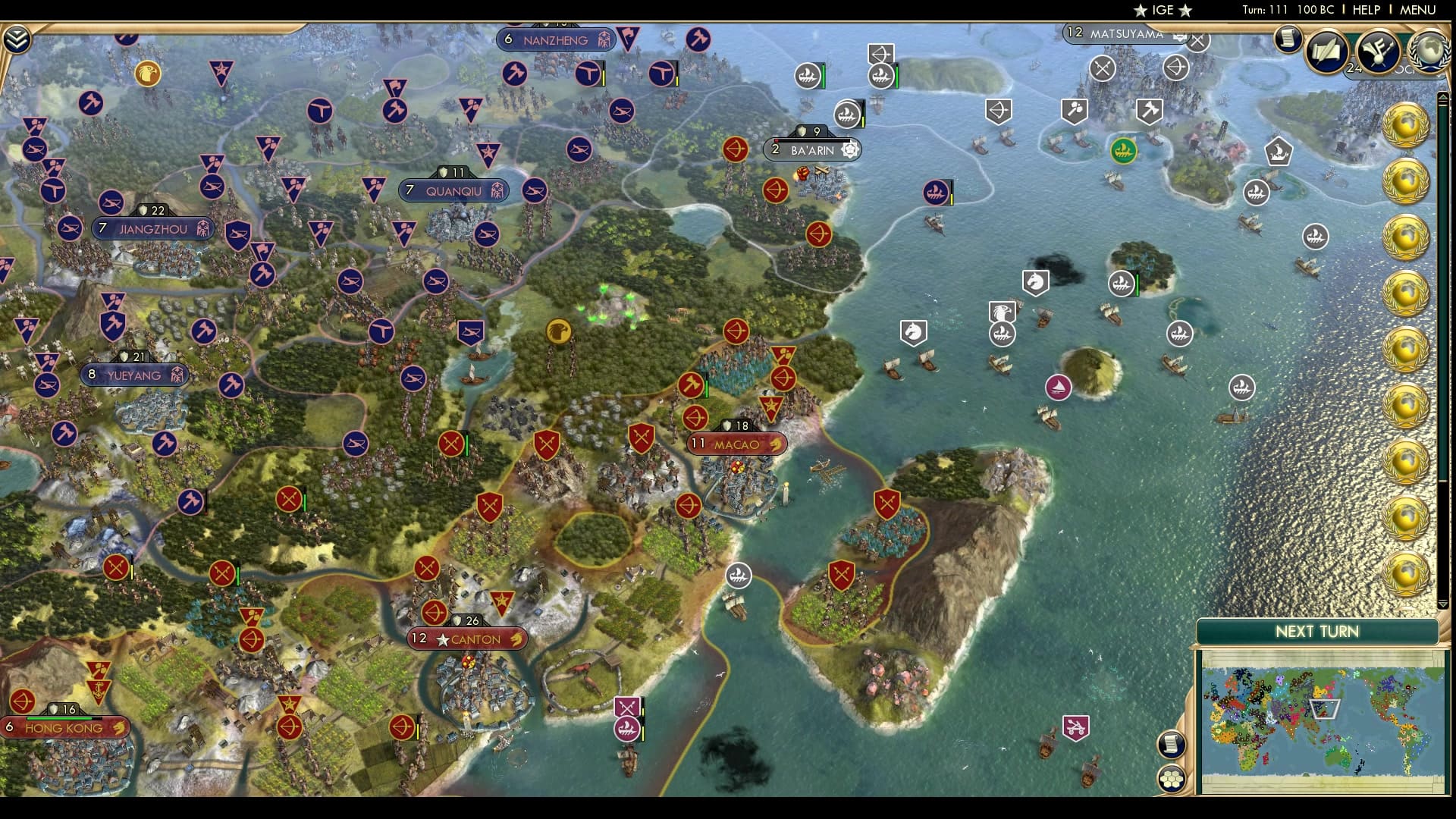Select the Great General eagle icon on the map
The height and width of the screenshot is (819, 1456).
tap(560, 331)
